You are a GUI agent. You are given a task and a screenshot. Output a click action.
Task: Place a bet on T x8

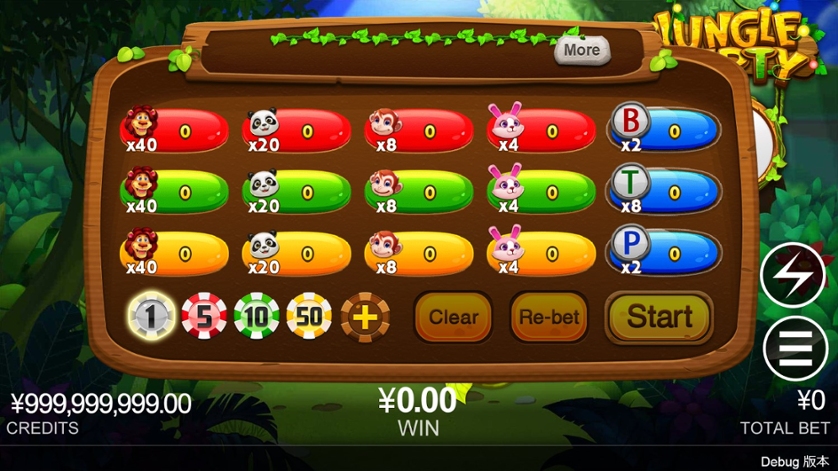click(665, 191)
